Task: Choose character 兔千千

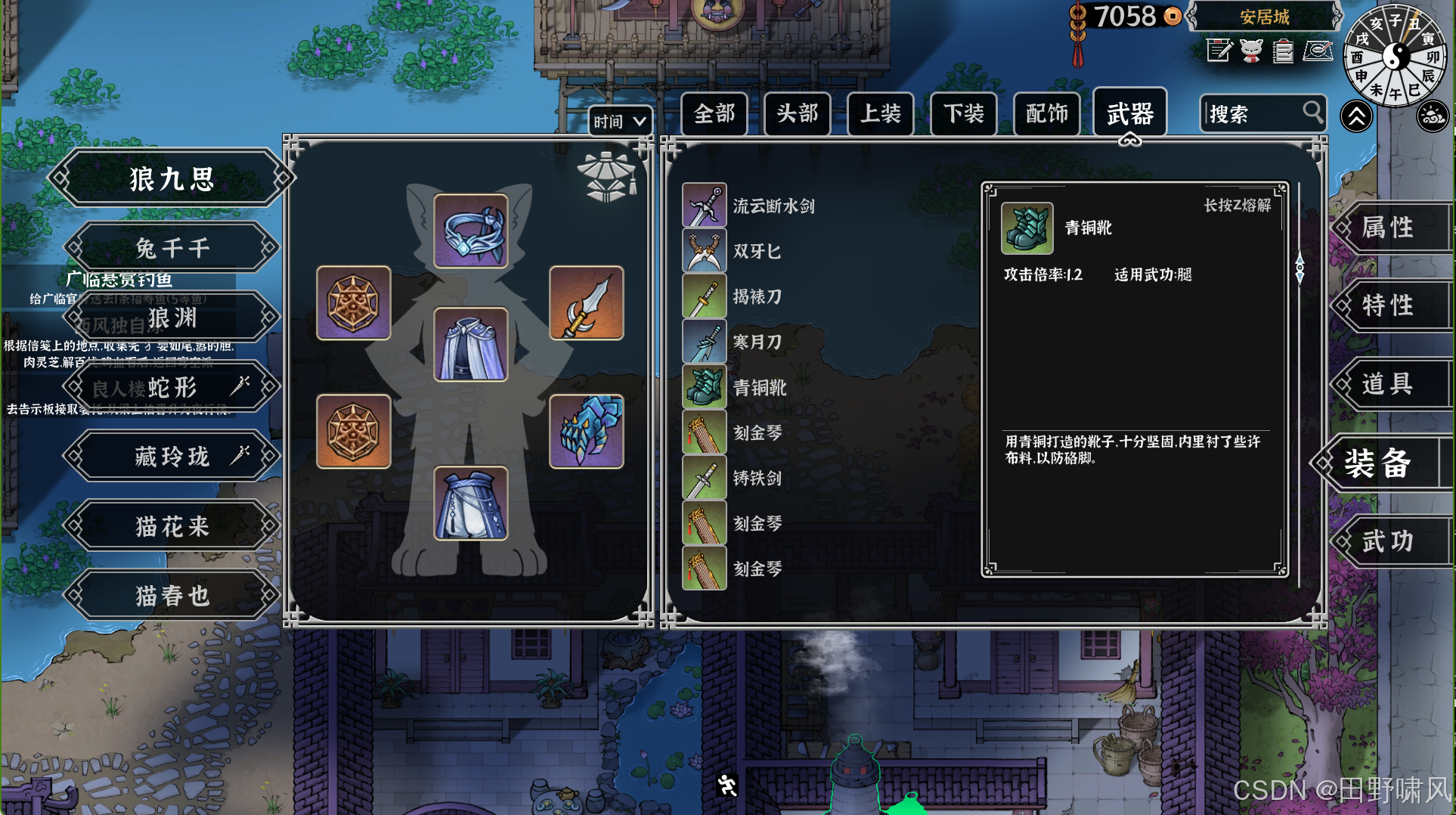Action: (172, 248)
